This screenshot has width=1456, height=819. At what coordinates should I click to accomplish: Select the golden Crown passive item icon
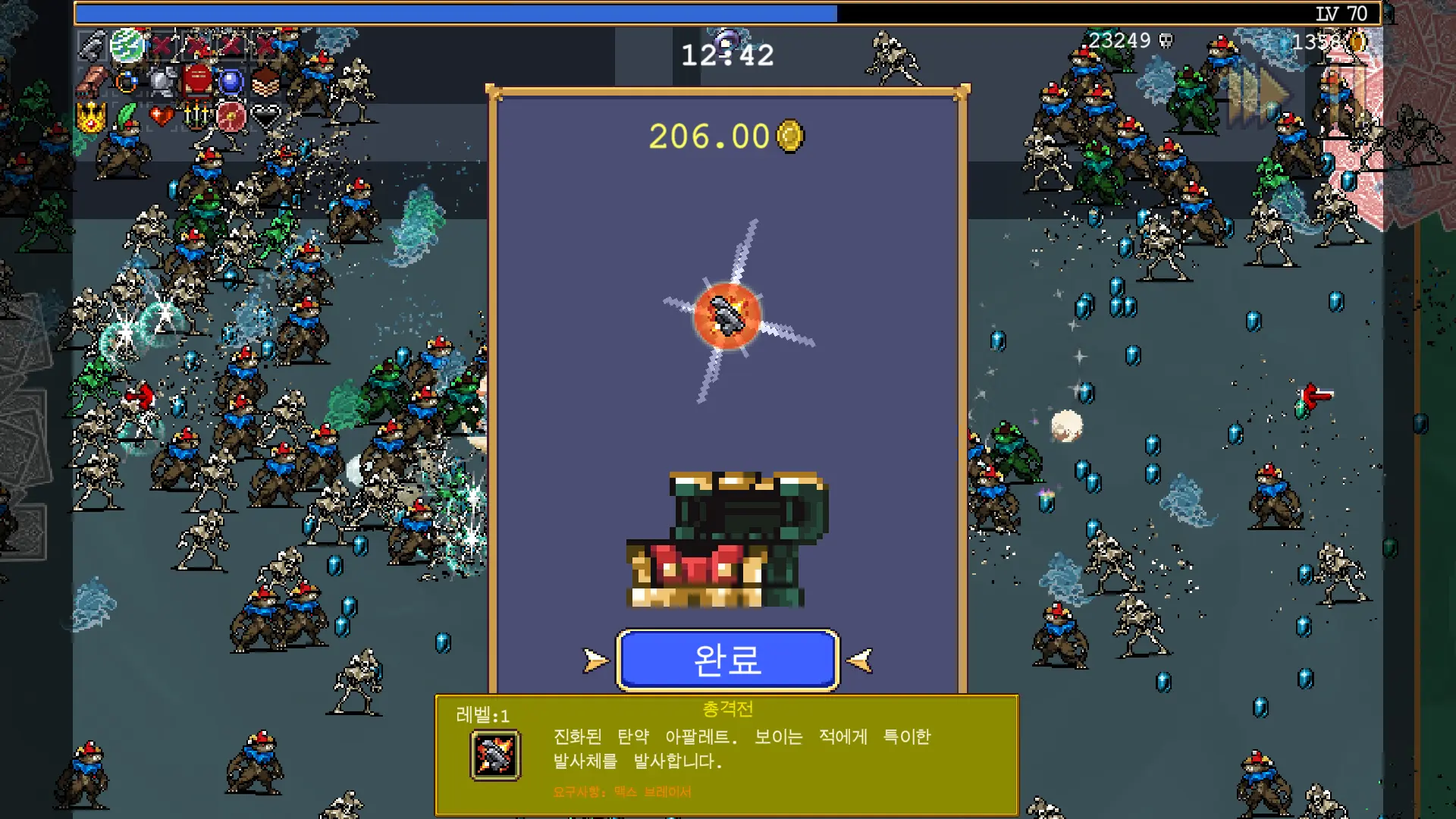tap(91, 118)
